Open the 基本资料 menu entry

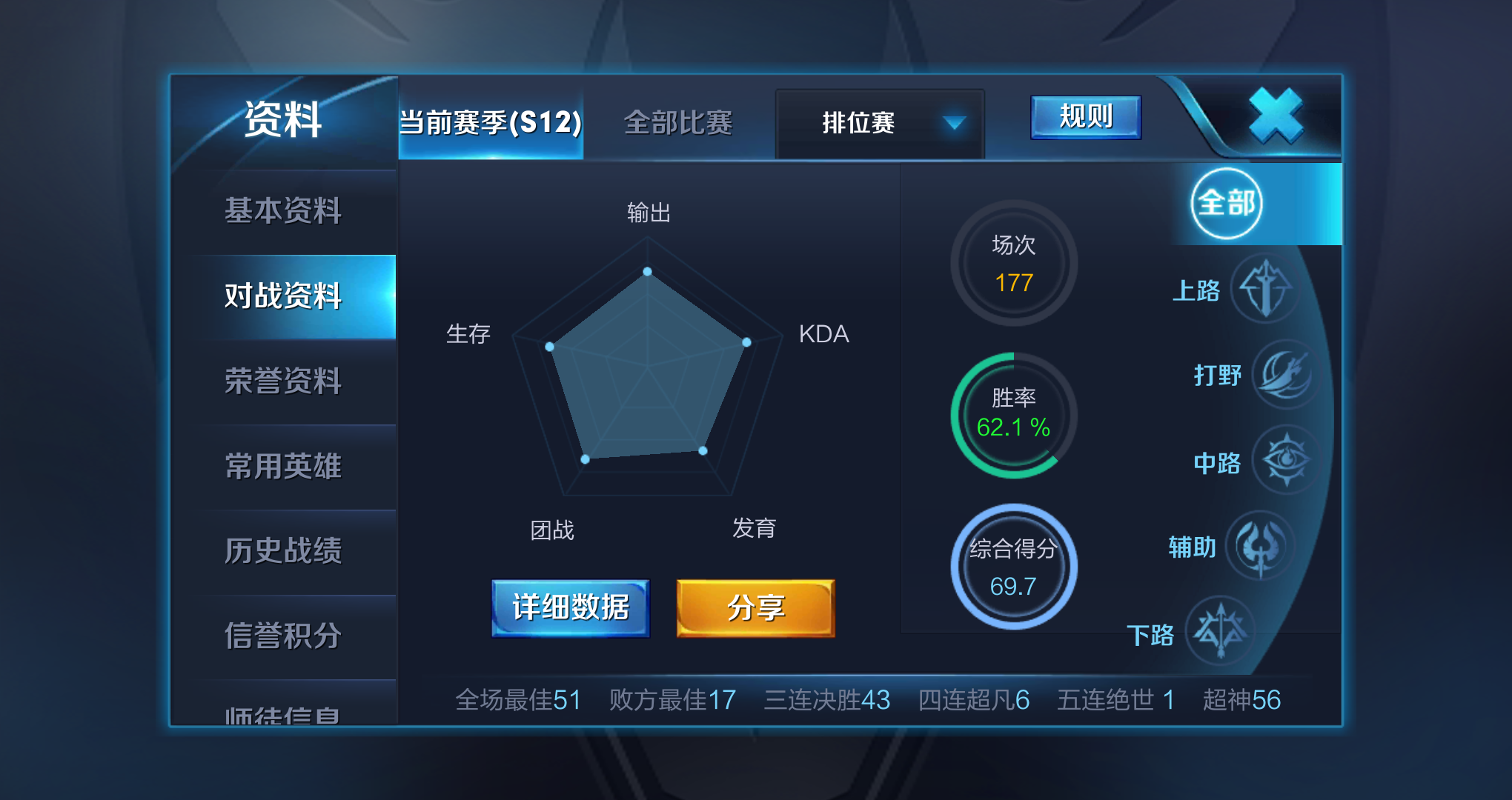click(283, 211)
